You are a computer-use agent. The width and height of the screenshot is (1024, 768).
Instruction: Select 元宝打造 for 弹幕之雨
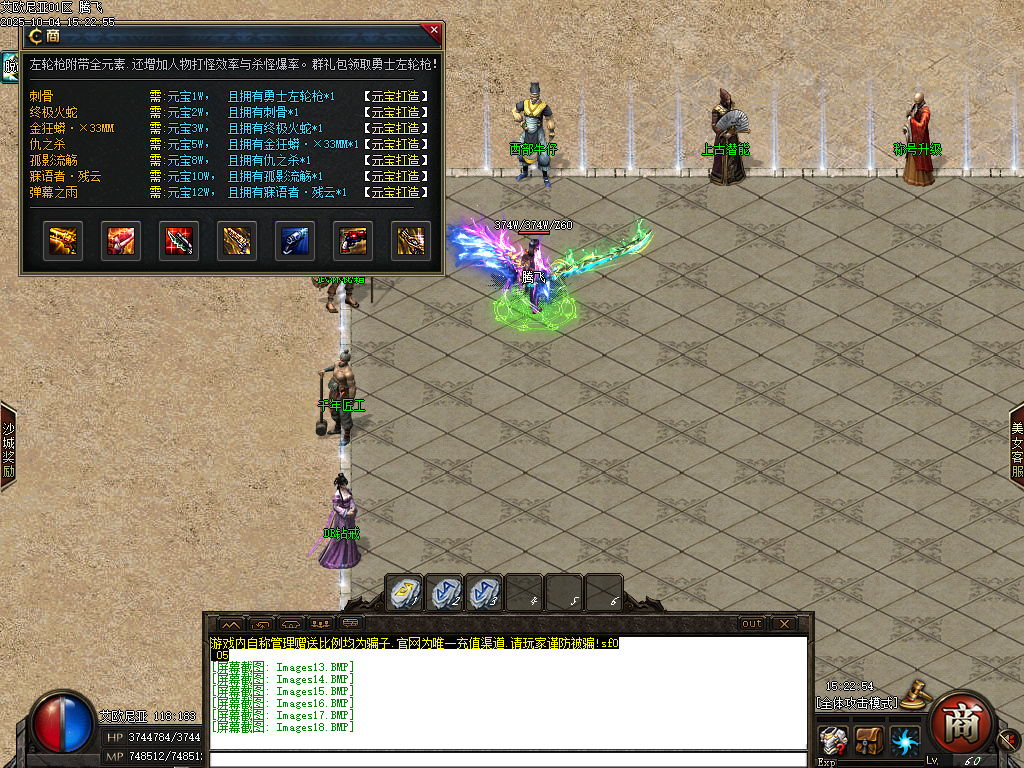396,193
